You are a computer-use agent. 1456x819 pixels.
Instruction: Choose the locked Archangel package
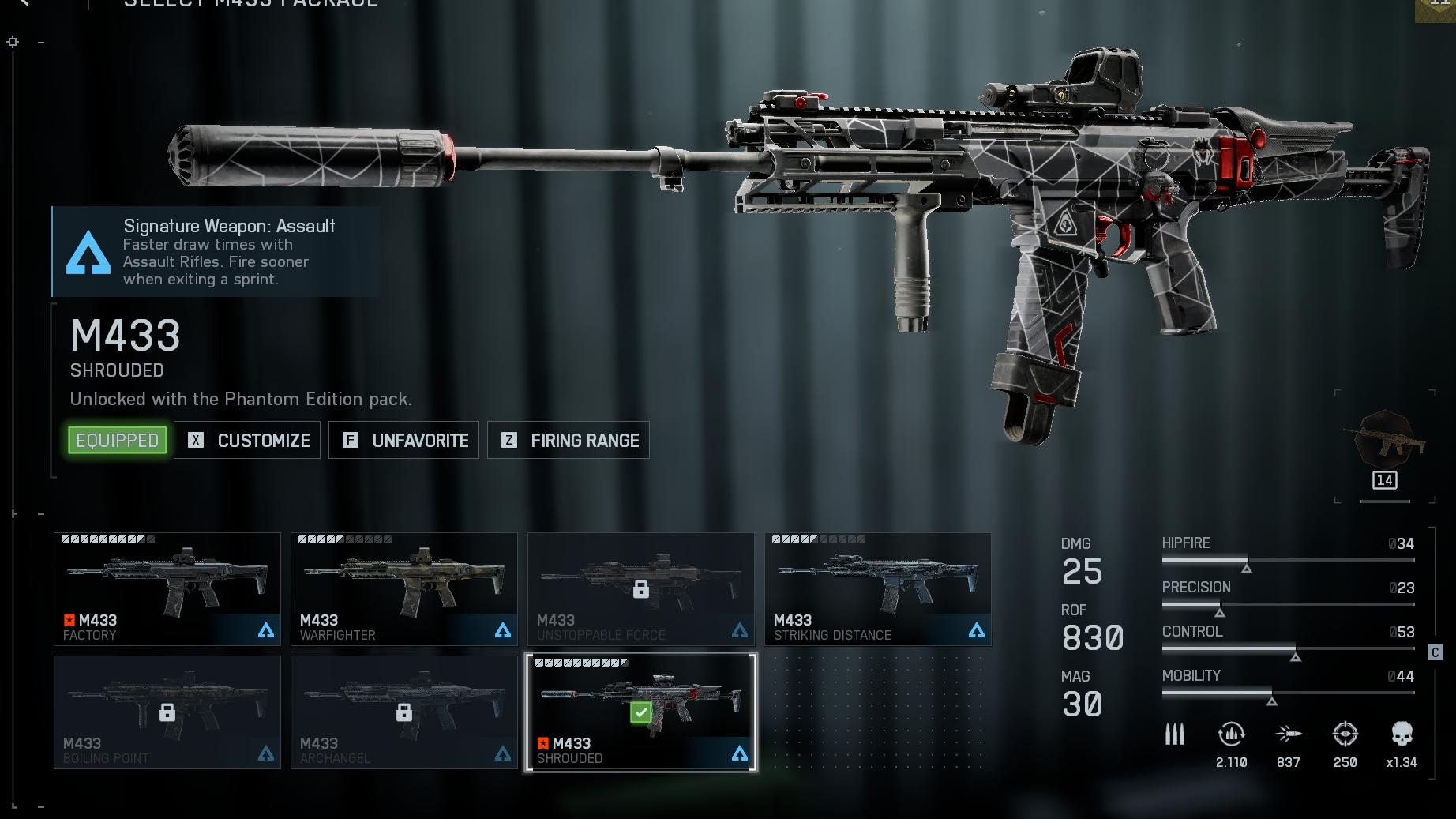click(404, 712)
